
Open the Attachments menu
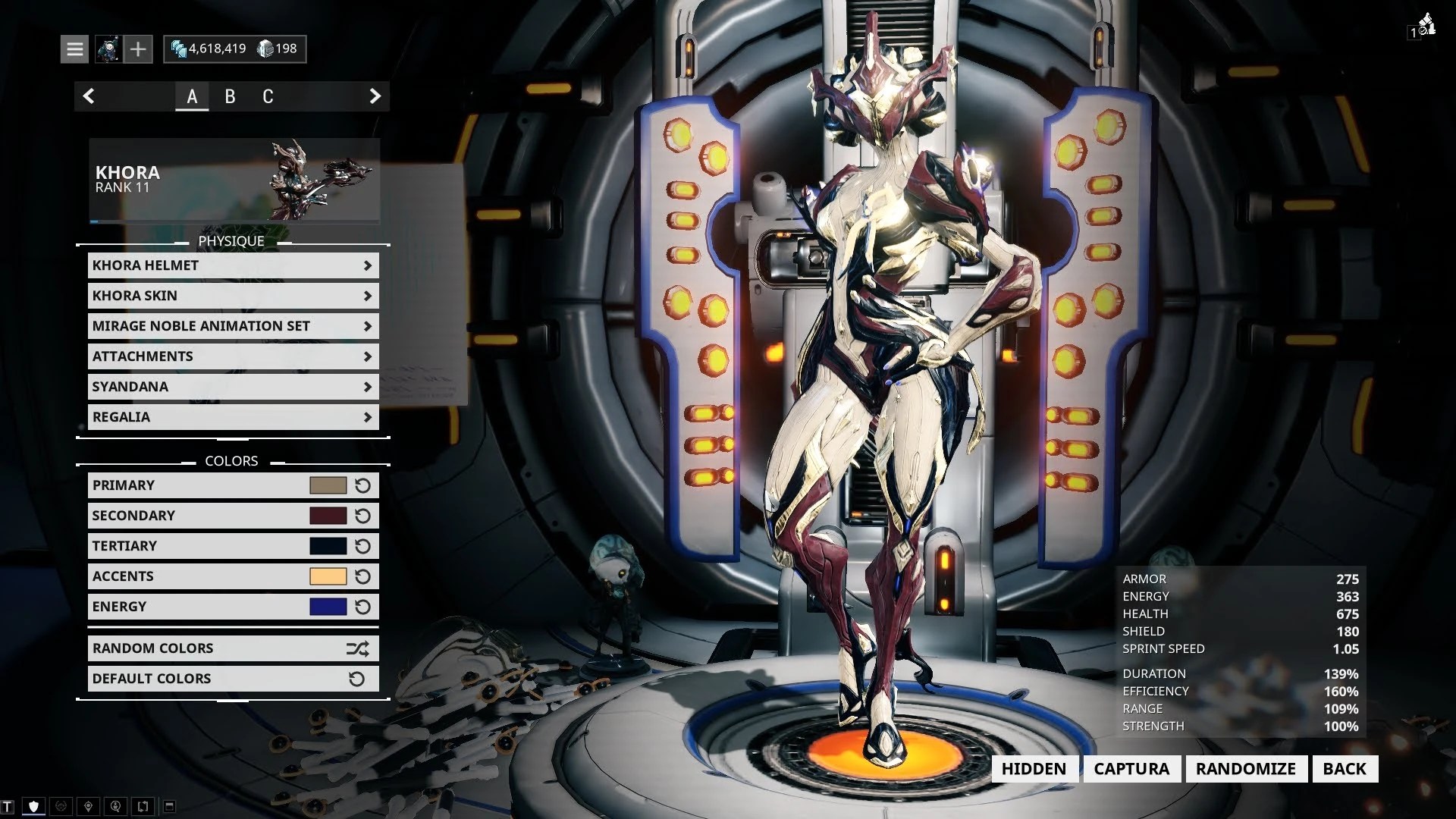click(x=233, y=356)
